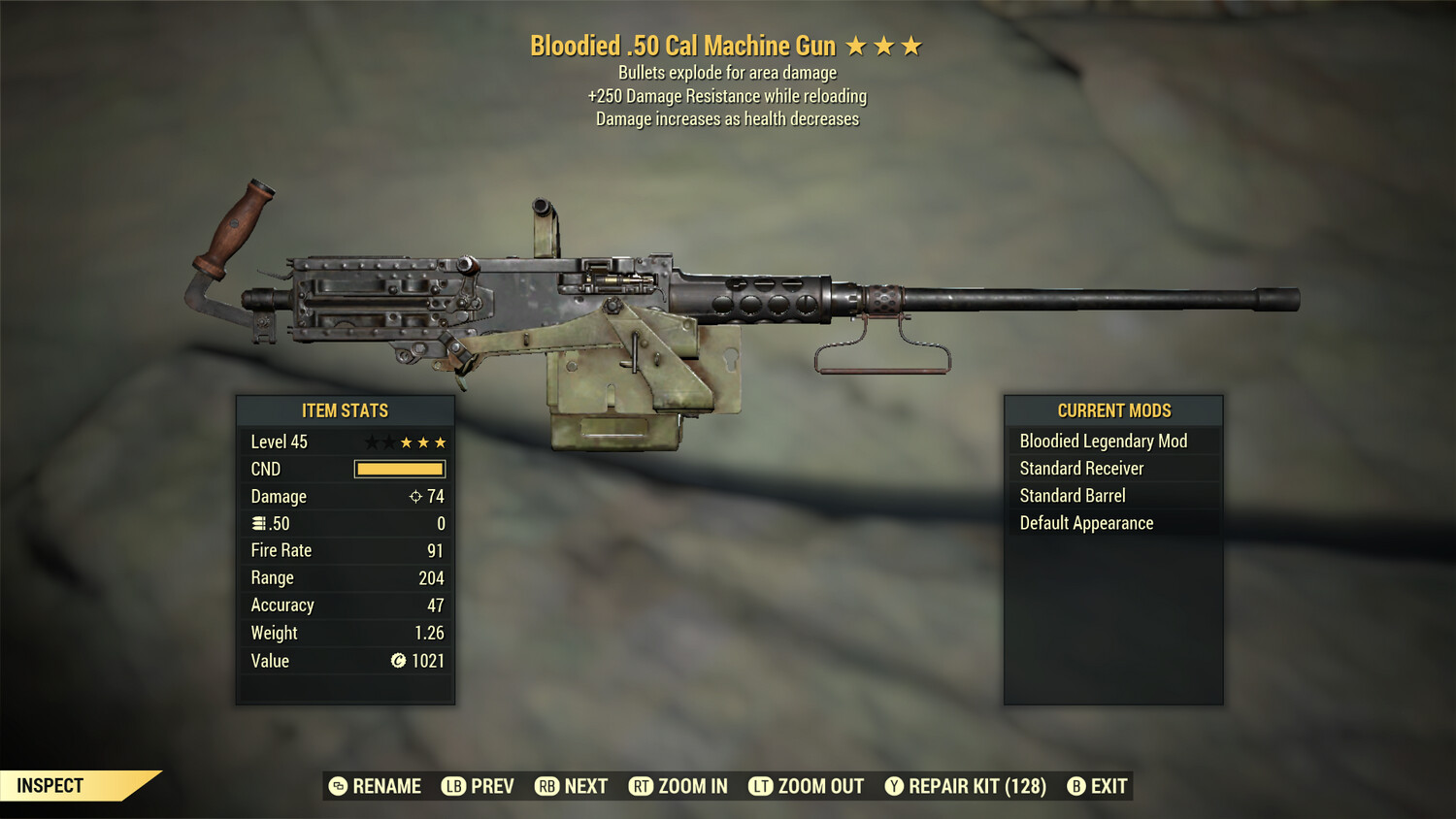Click EXIT to leave inspect view

pyautogui.click(x=1108, y=786)
